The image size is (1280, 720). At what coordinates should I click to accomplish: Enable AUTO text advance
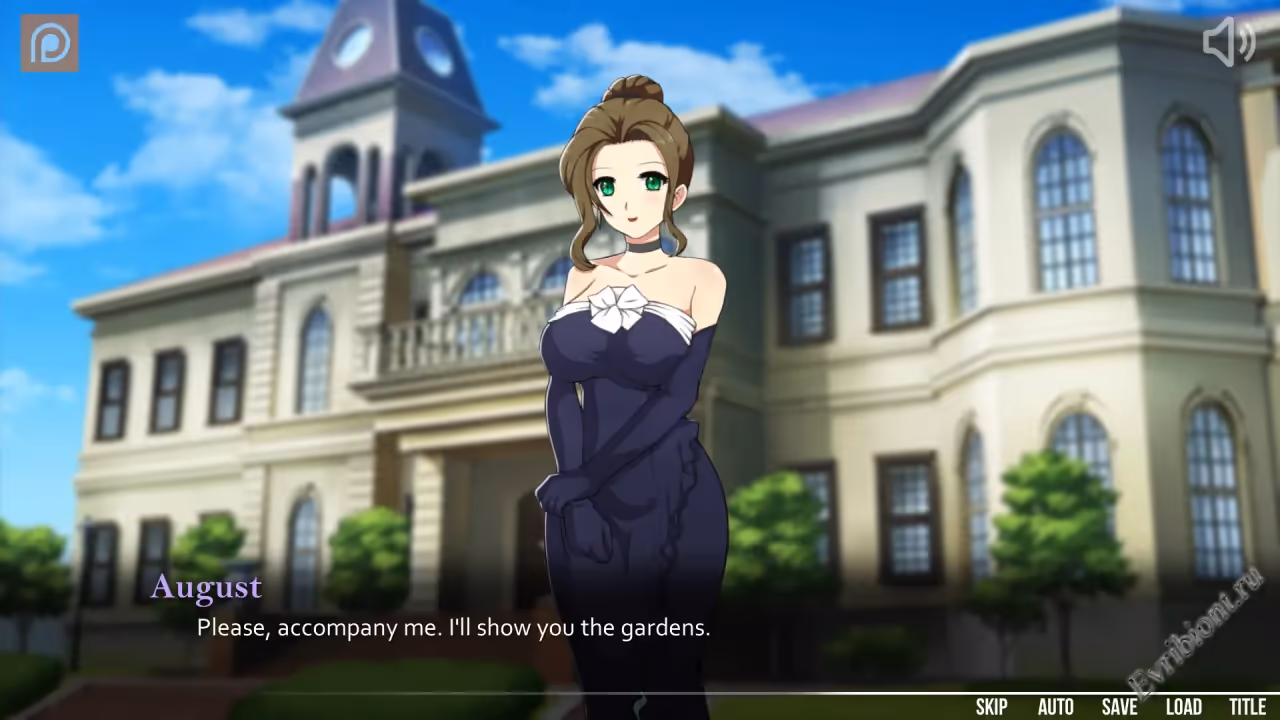click(x=1055, y=707)
